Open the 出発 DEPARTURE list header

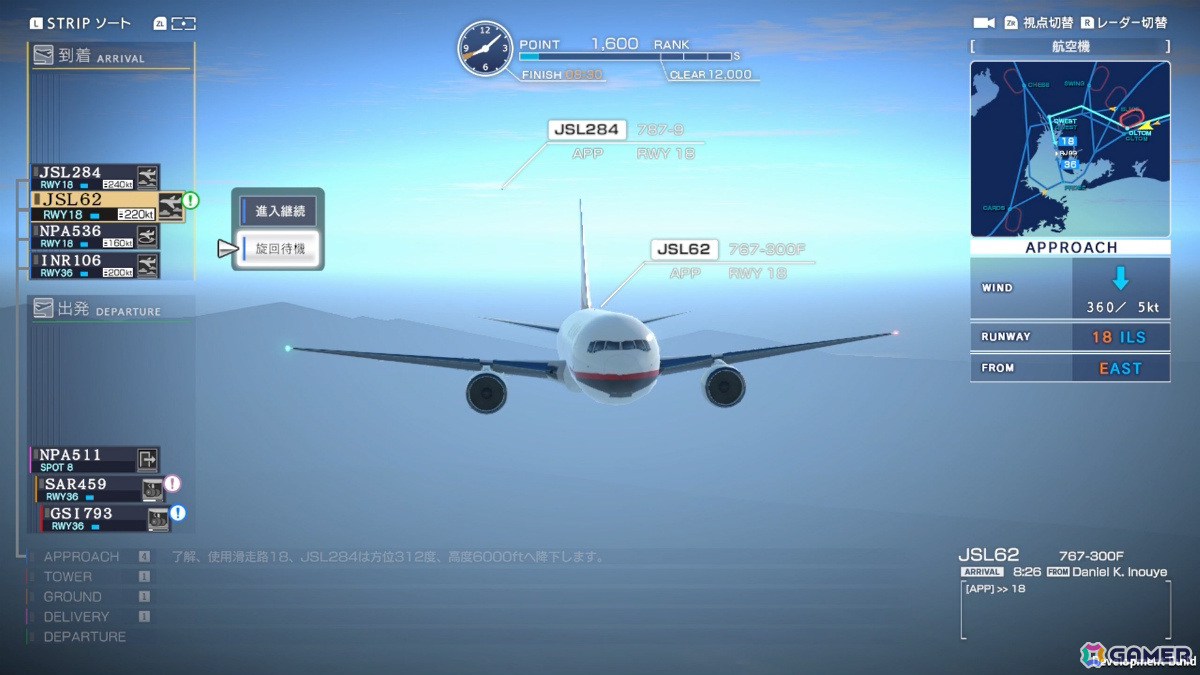[110, 310]
